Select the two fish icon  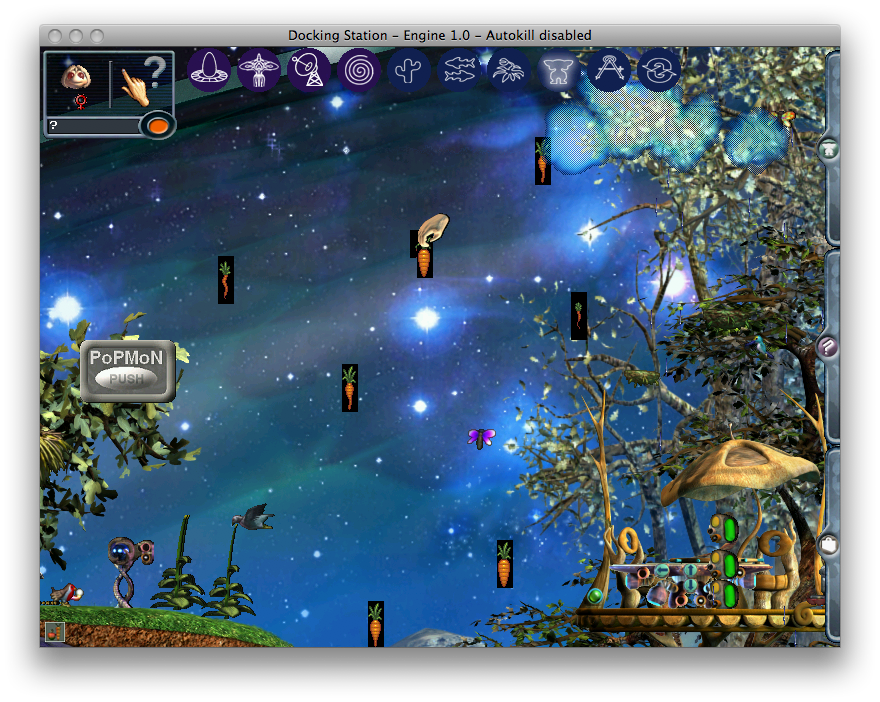(459, 70)
